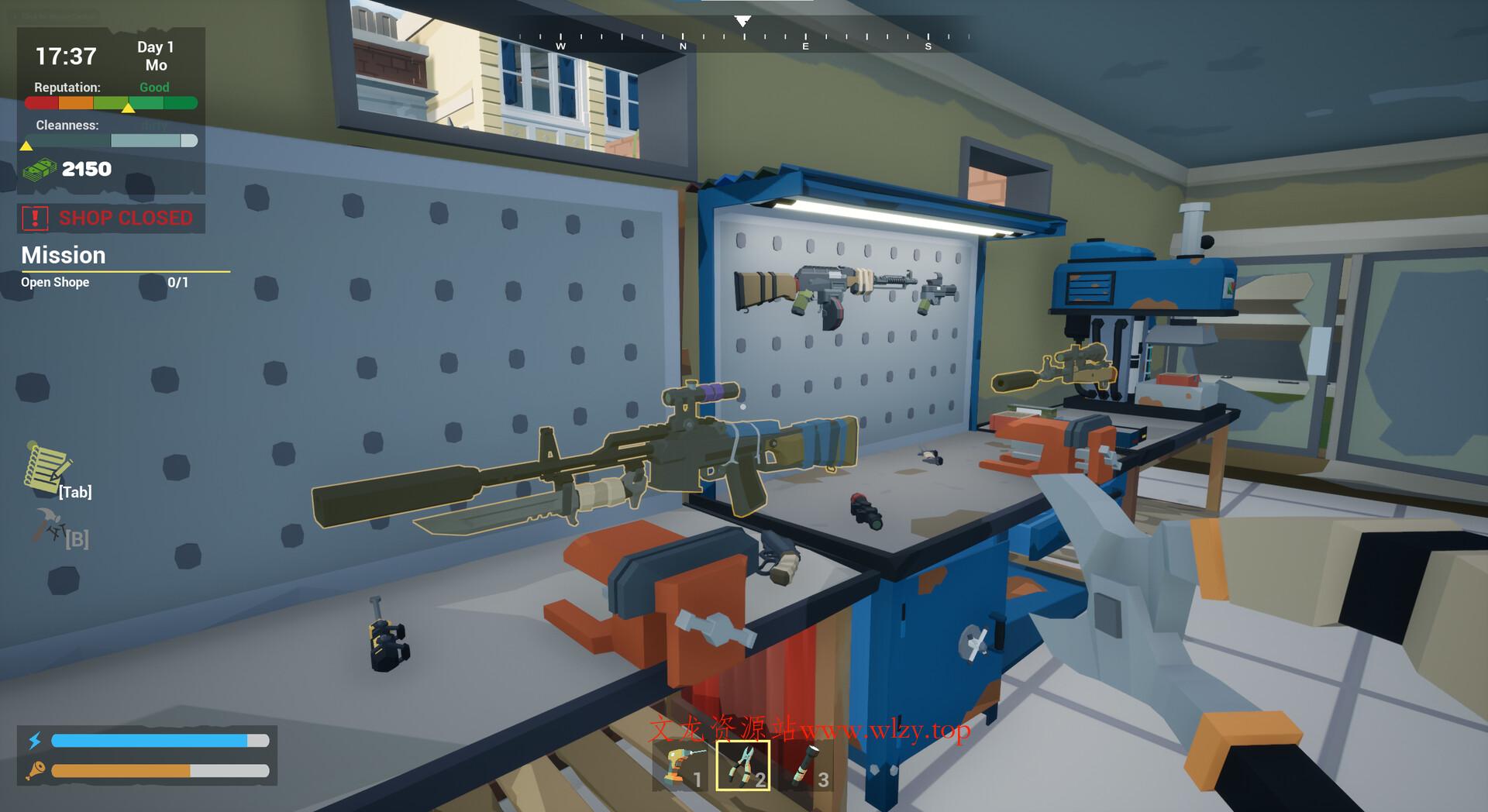Select the power drill hotbar slot
The width and height of the screenshot is (1488, 812).
681,766
